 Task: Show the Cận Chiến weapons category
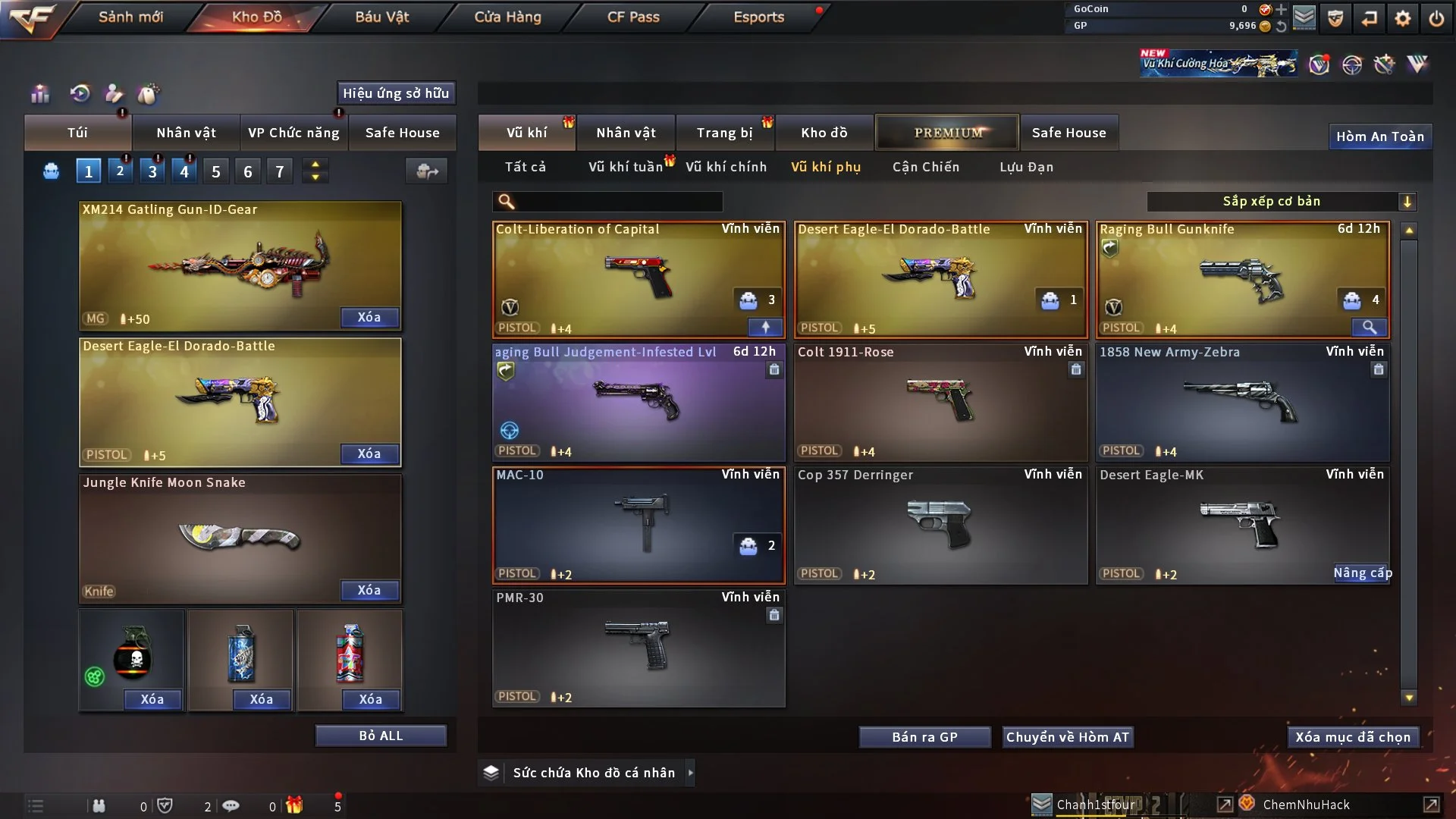[925, 167]
